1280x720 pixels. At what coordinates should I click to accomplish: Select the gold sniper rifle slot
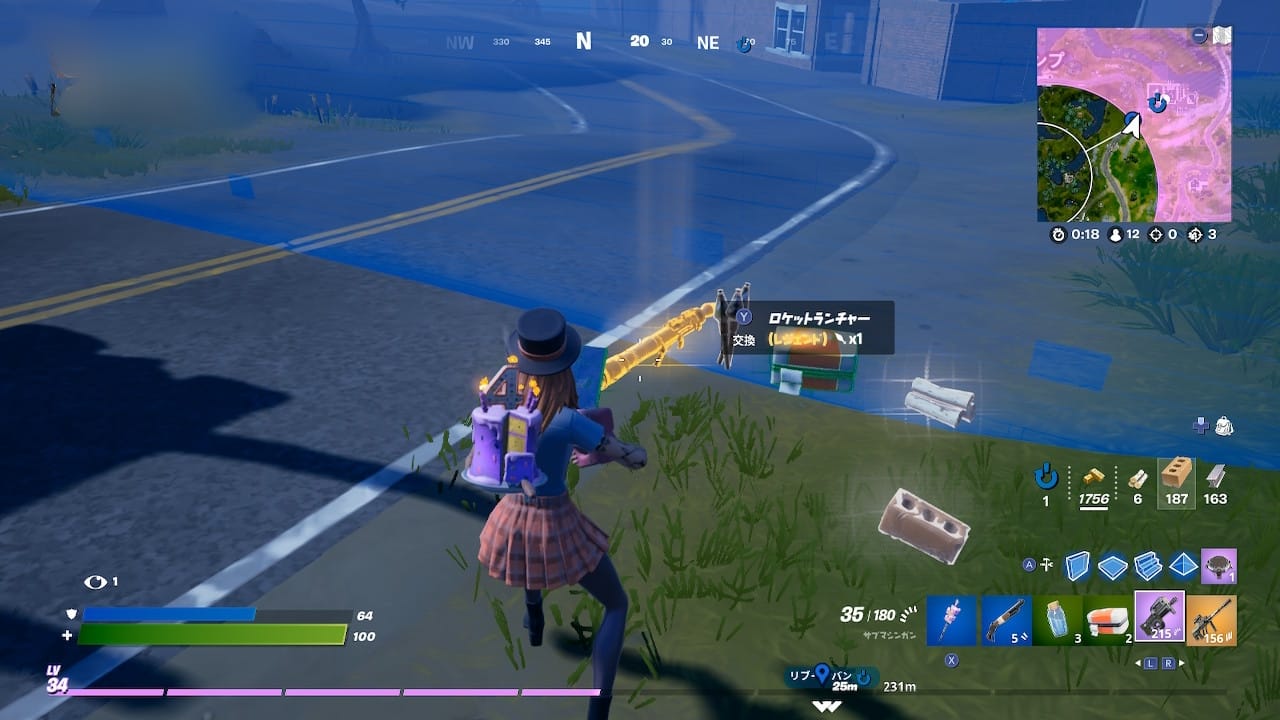click(1212, 620)
